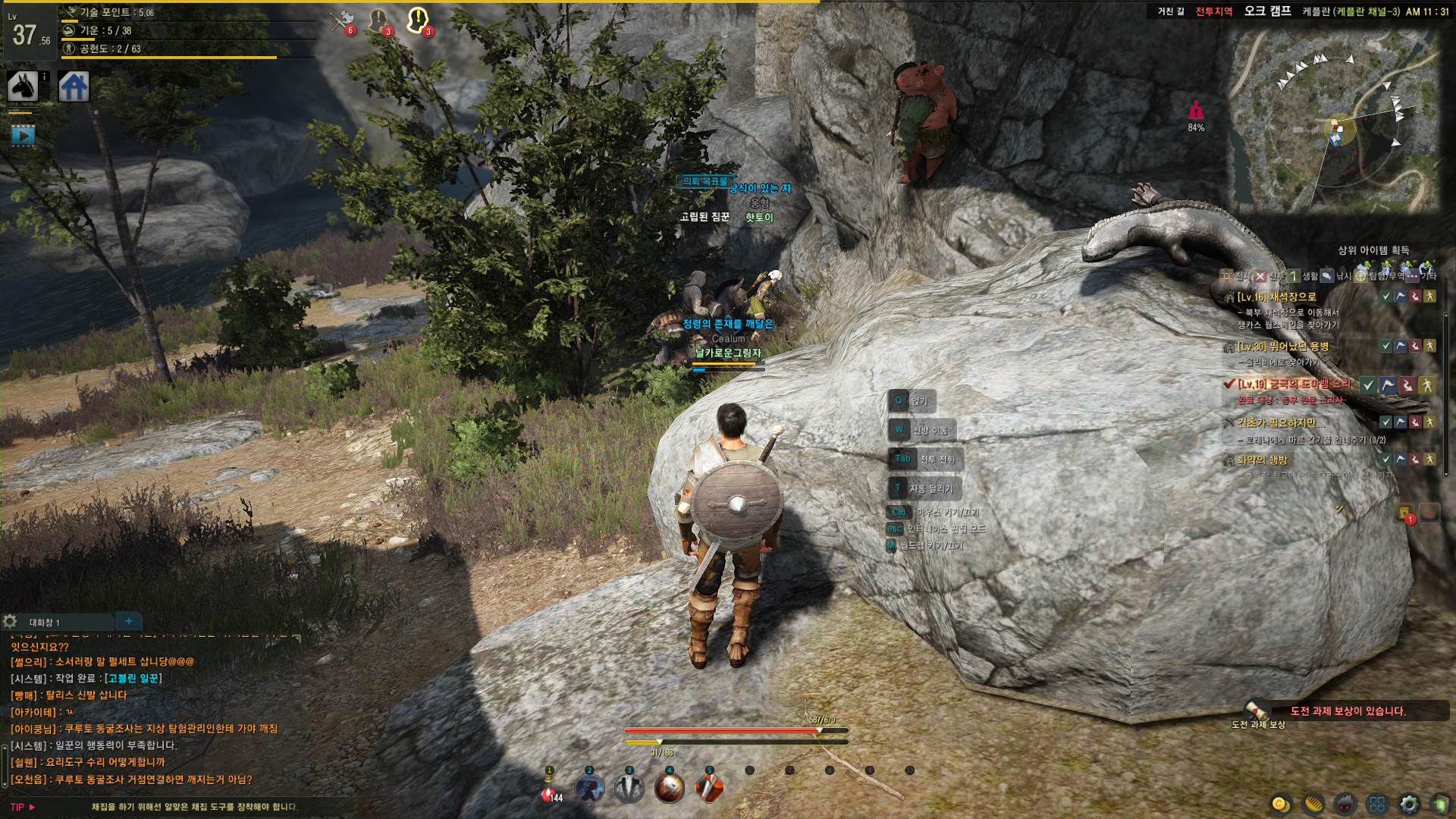Open the horse mount icon
The height and width of the screenshot is (819, 1456).
tap(23, 86)
